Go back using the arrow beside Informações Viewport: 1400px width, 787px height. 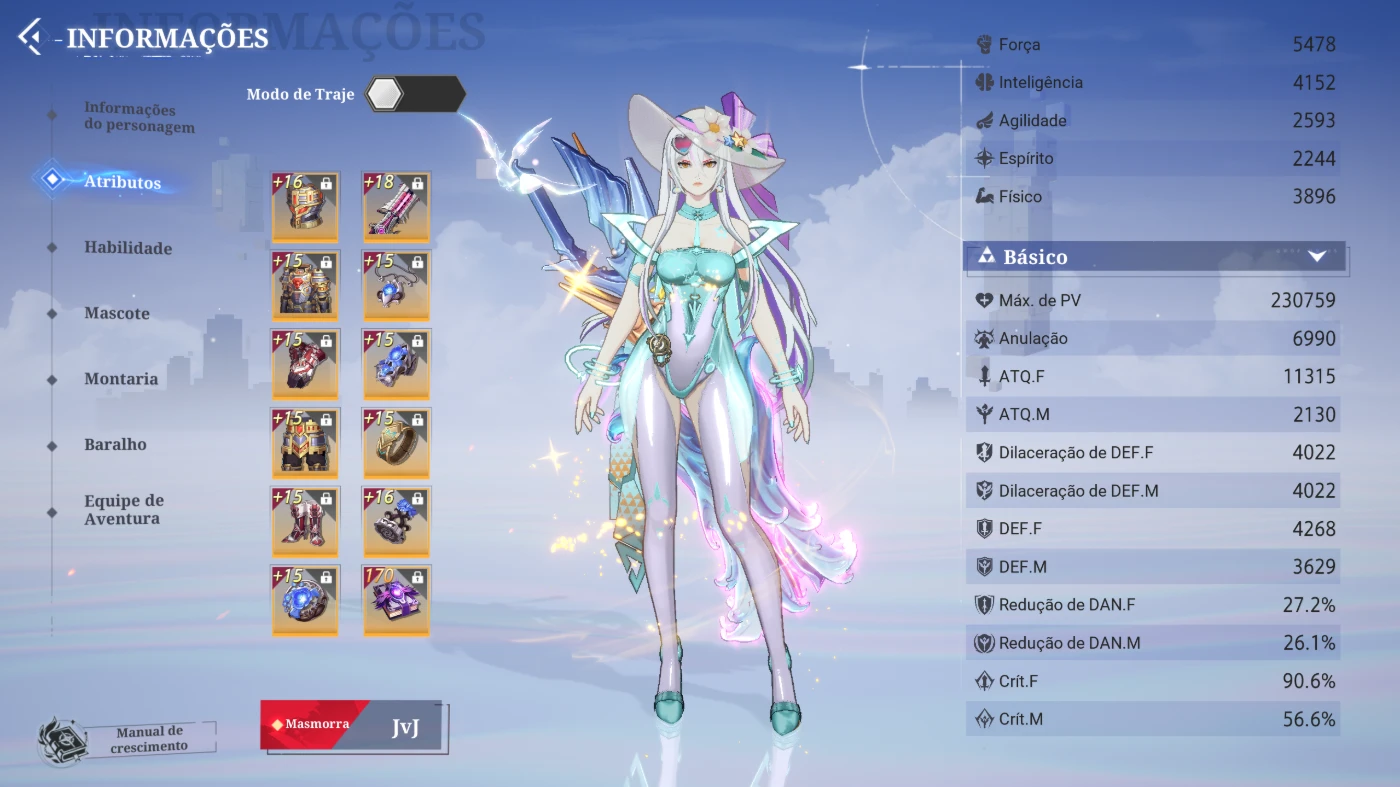[x=31, y=38]
